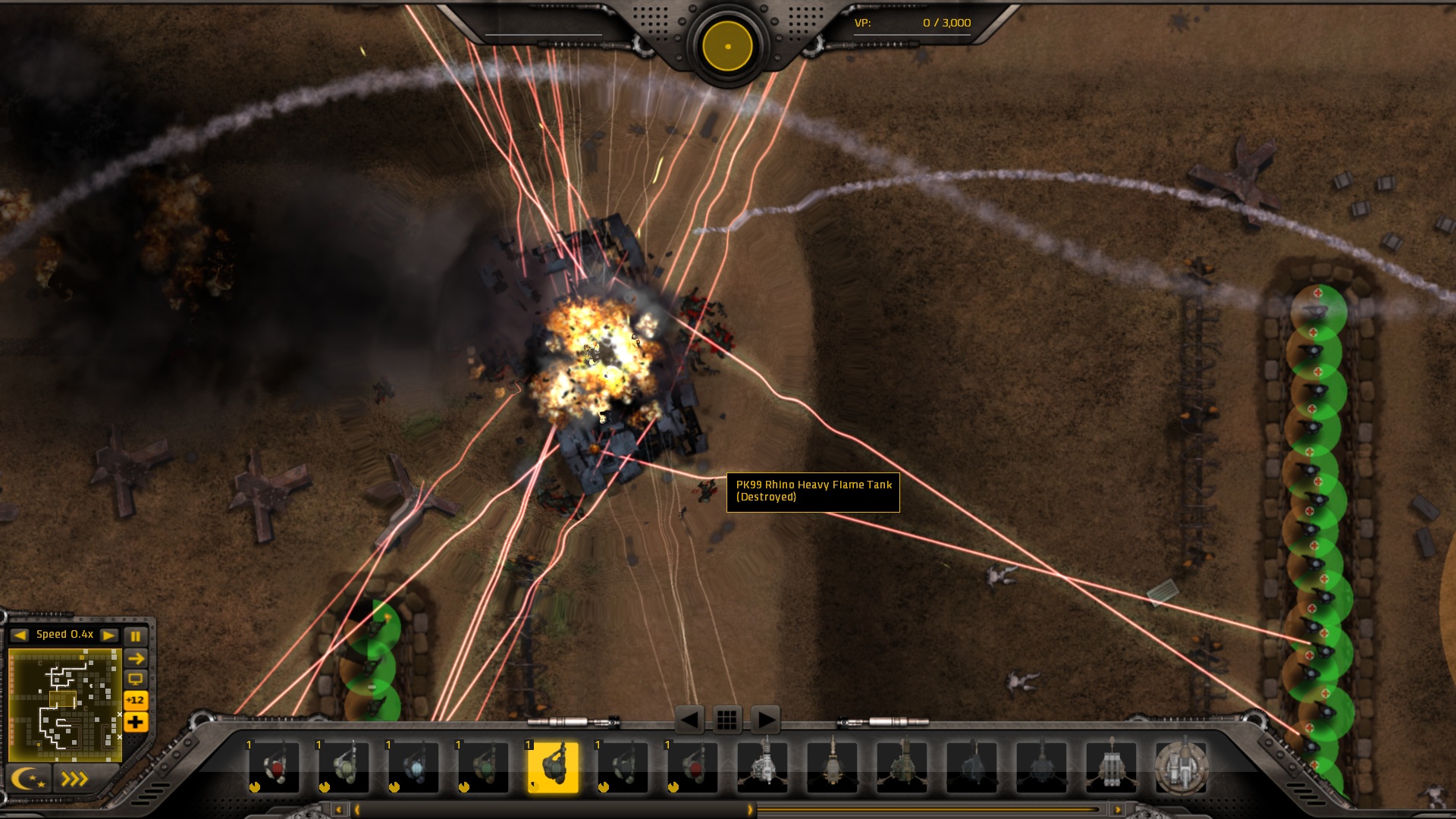
Task: Click the battlefield minimap
Action: coord(64,704)
